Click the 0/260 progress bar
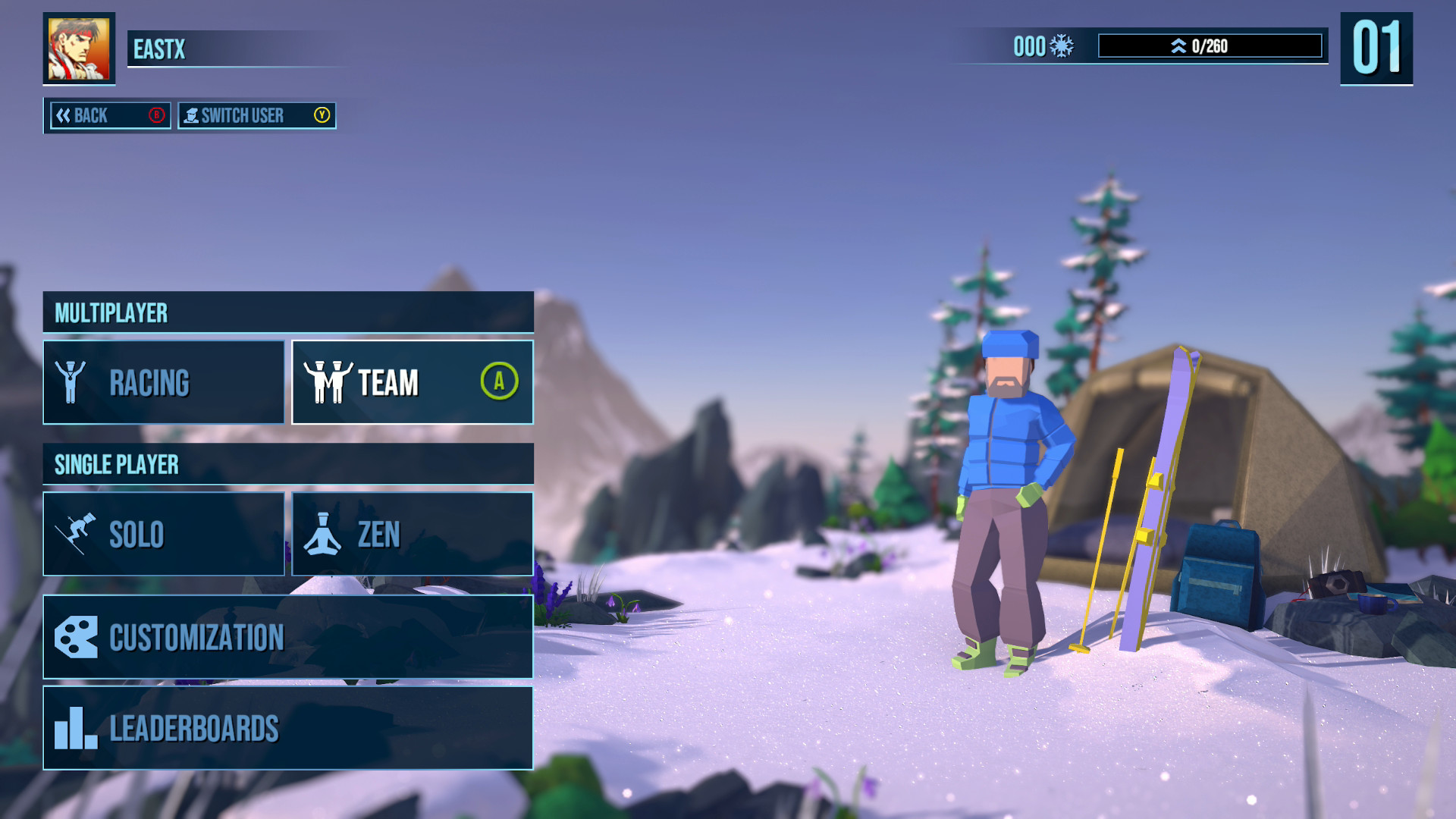1456x819 pixels. 1210,45
